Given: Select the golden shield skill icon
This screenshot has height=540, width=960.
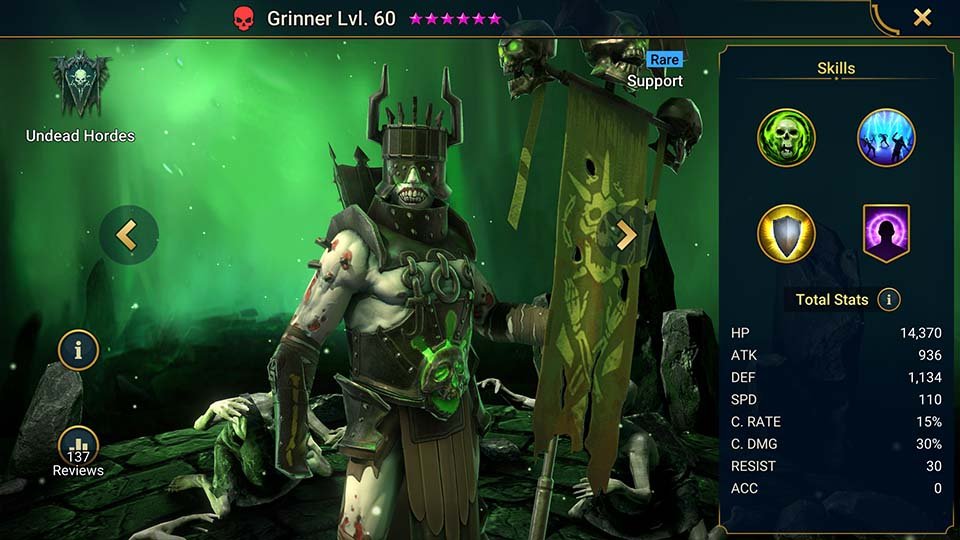Looking at the screenshot, I should point(786,233).
